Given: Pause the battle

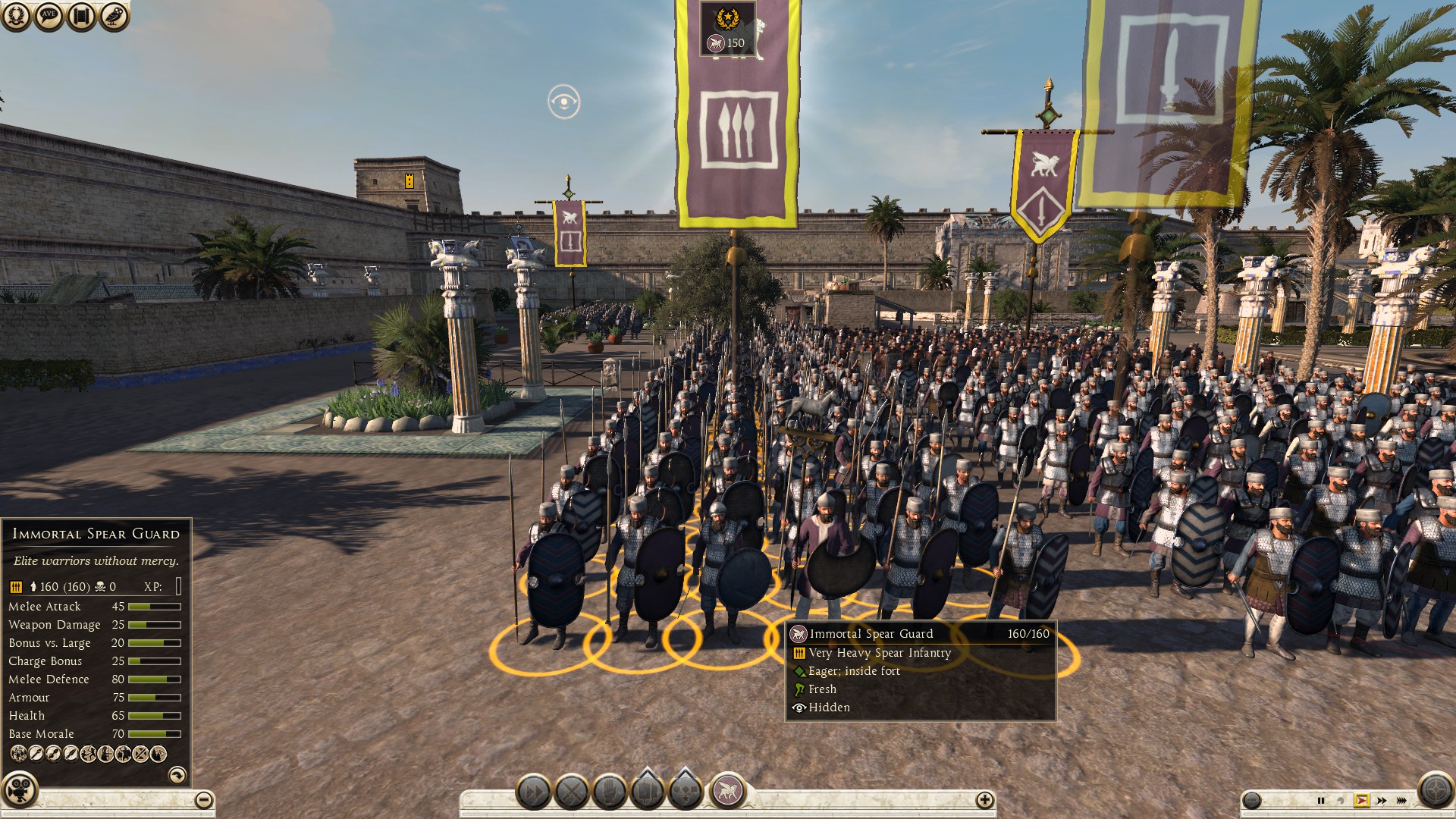Looking at the screenshot, I should (x=1321, y=800).
